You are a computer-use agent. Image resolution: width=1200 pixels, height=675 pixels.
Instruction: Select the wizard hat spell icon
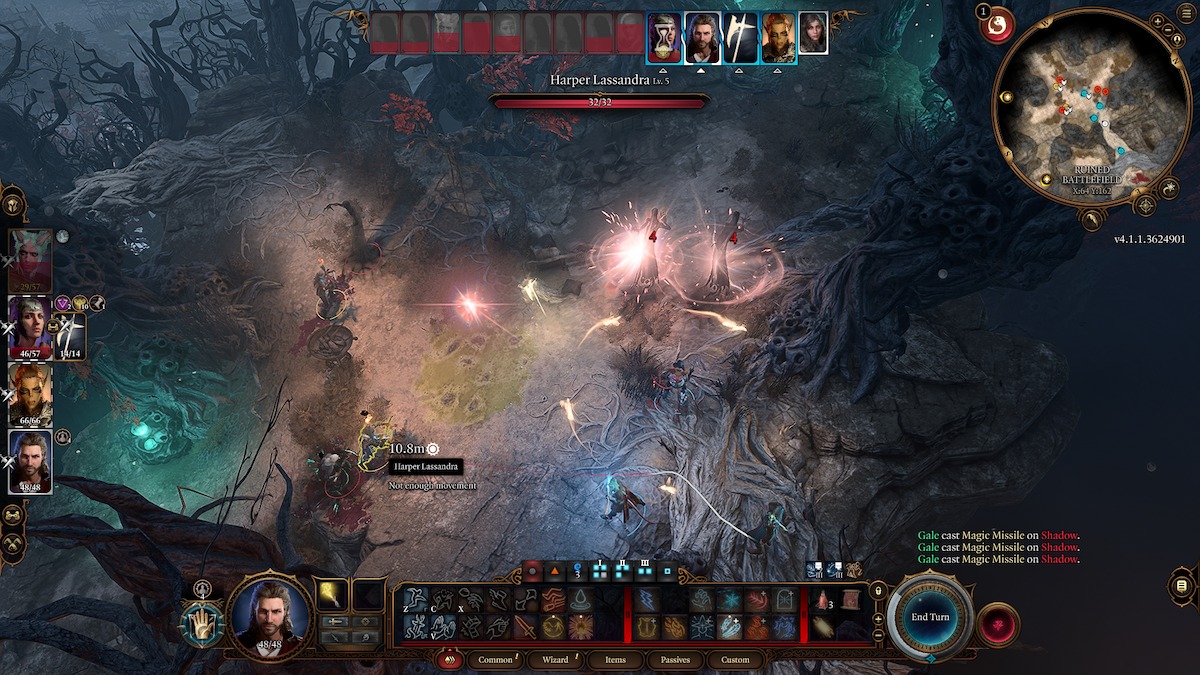(x=581, y=600)
